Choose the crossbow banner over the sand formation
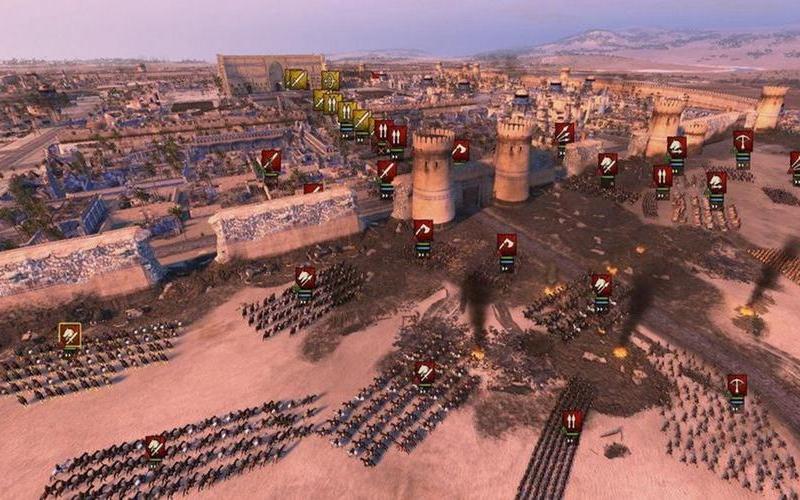800x500 pixels. (x=737, y=385)
